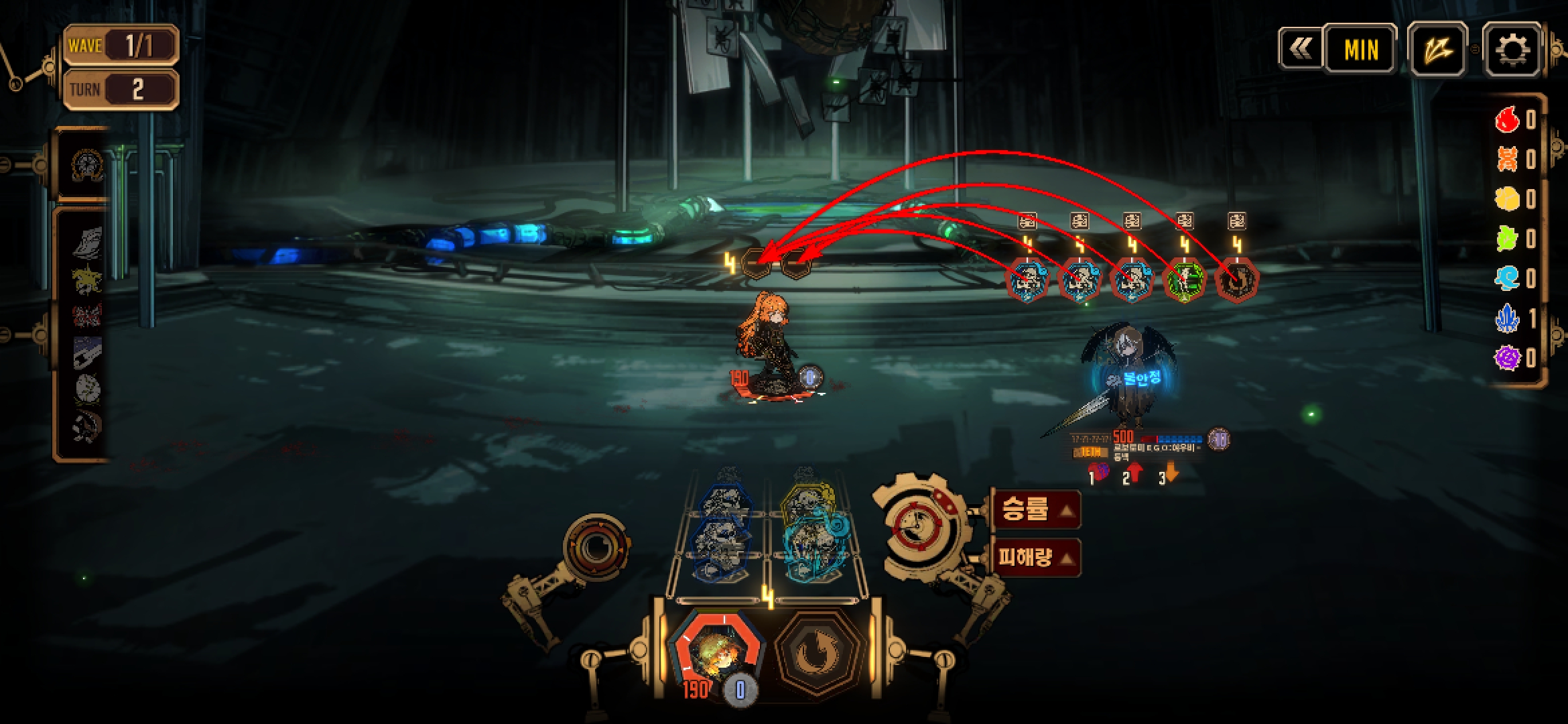Open the wreath emblem icon in left panel
This screenshot has height=724, width=1568.
[88, 165]
